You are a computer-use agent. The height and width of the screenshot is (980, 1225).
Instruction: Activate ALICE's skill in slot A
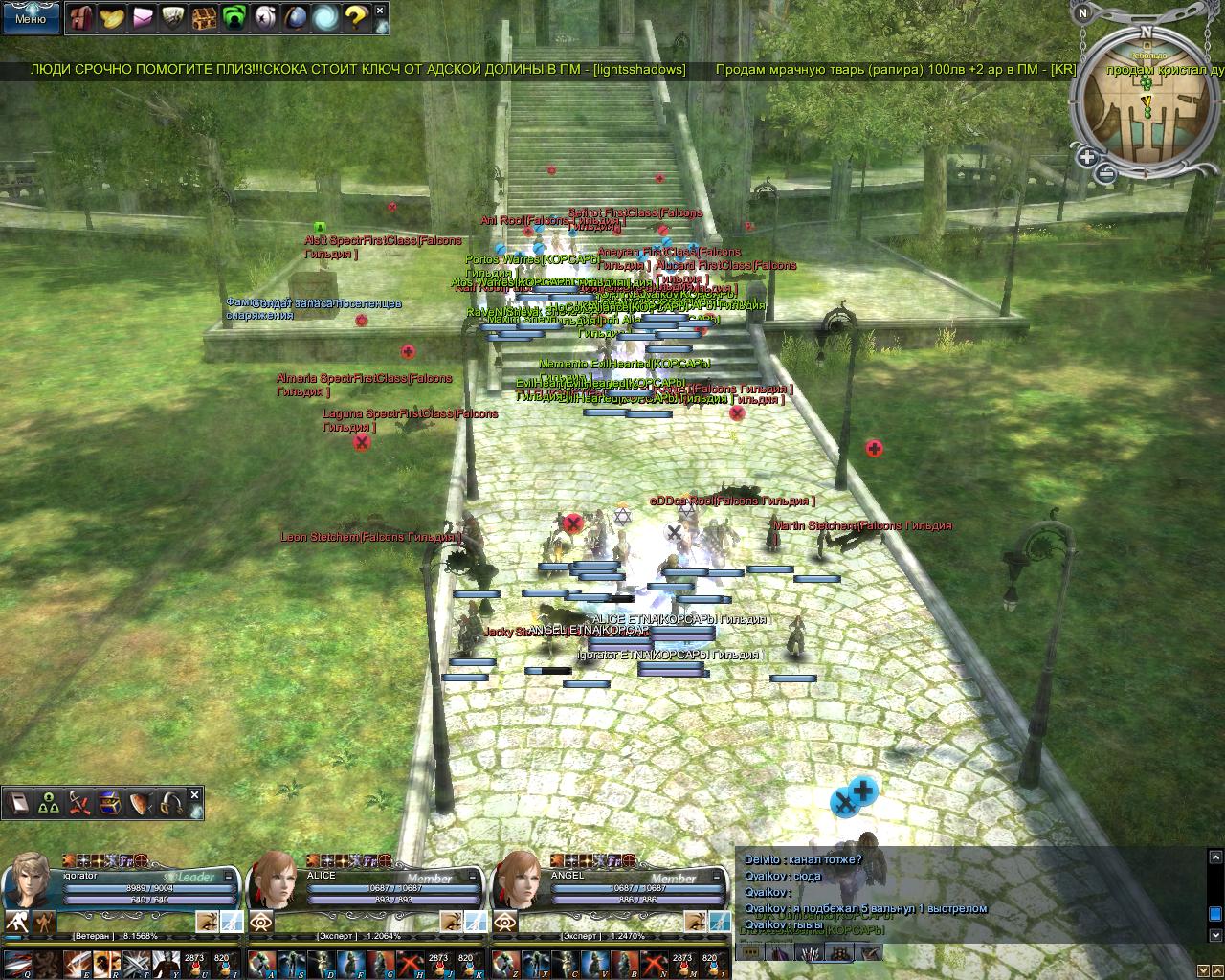click(261, 962)
